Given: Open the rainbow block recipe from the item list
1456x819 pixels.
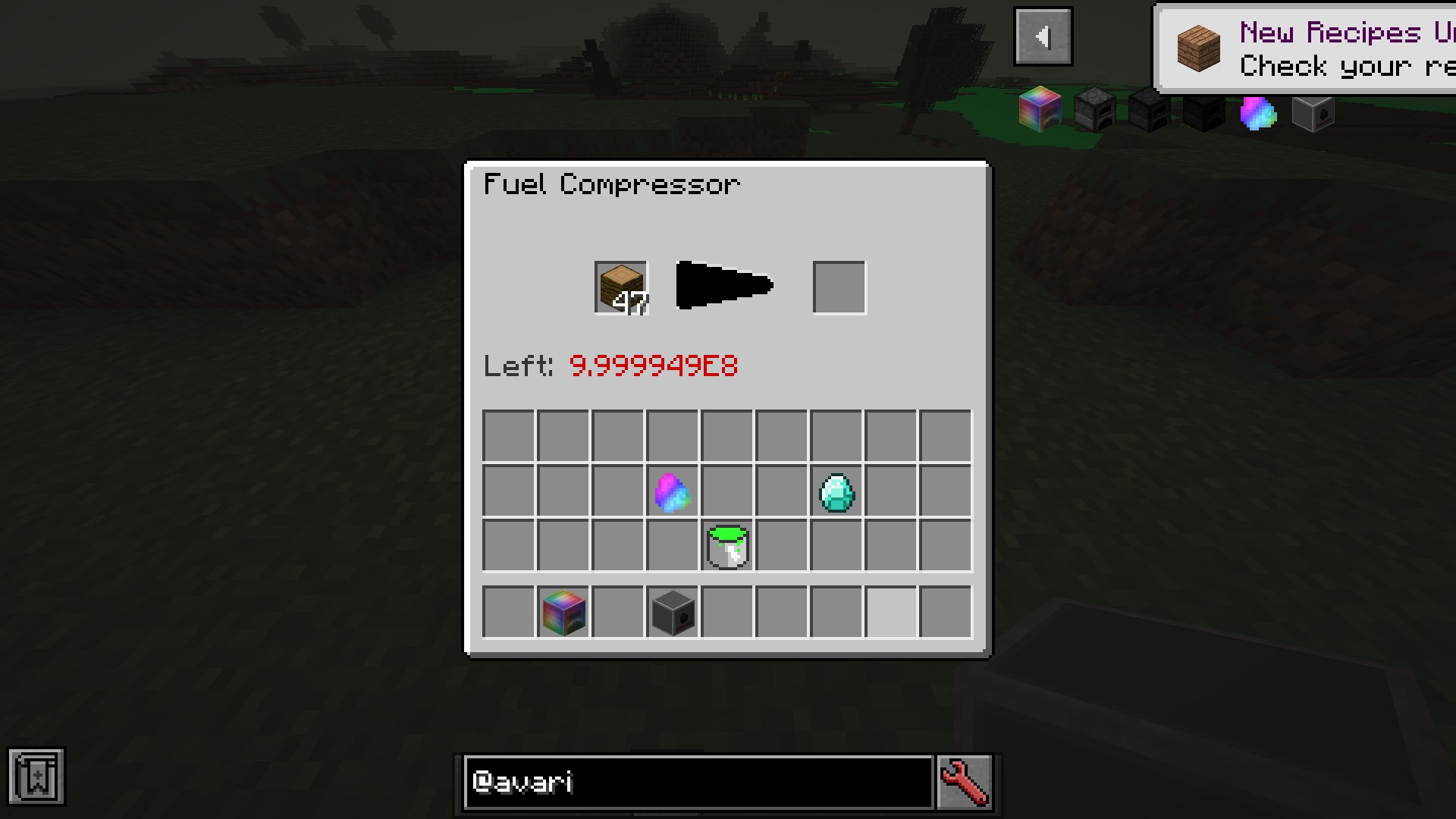Looking at the screenshot, I should (1040, 111).
